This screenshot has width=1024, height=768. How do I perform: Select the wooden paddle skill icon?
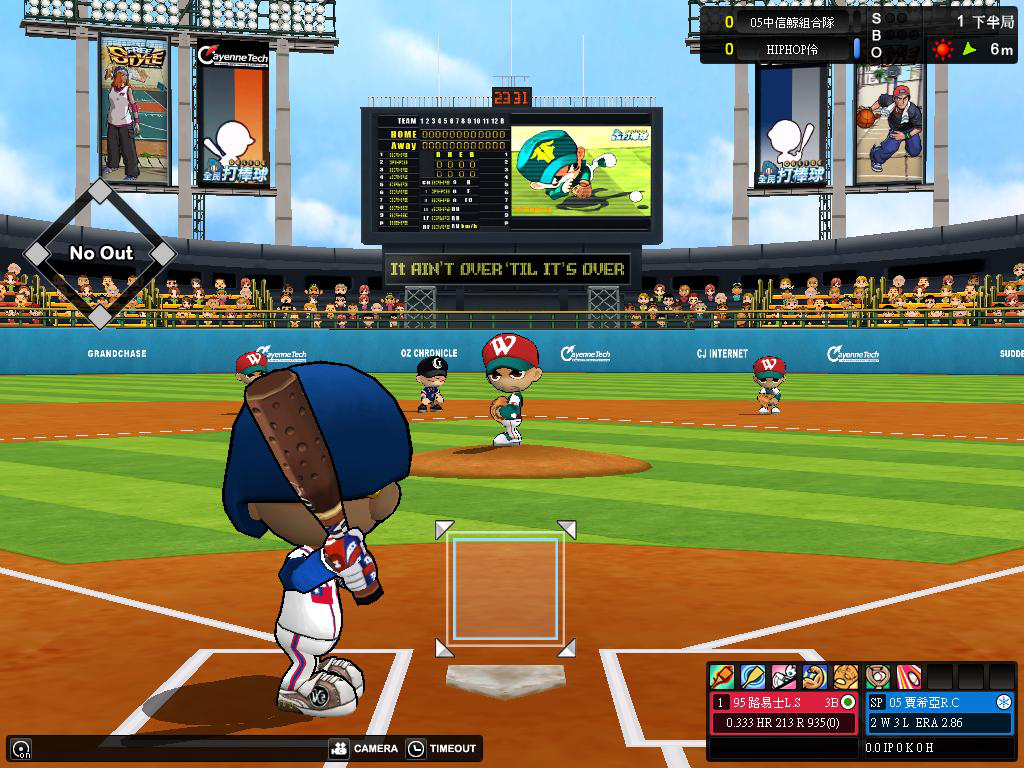click(x=752, y=677)
